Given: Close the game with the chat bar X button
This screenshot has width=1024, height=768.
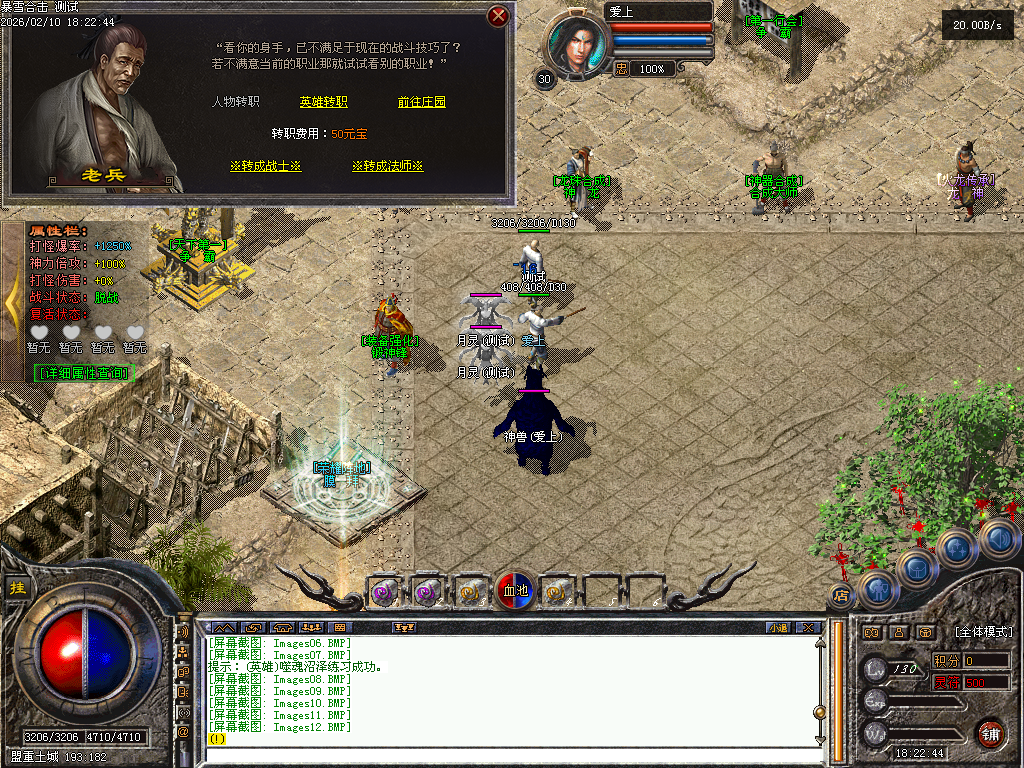Looking at the screenshot, I should tap(808, 627).
